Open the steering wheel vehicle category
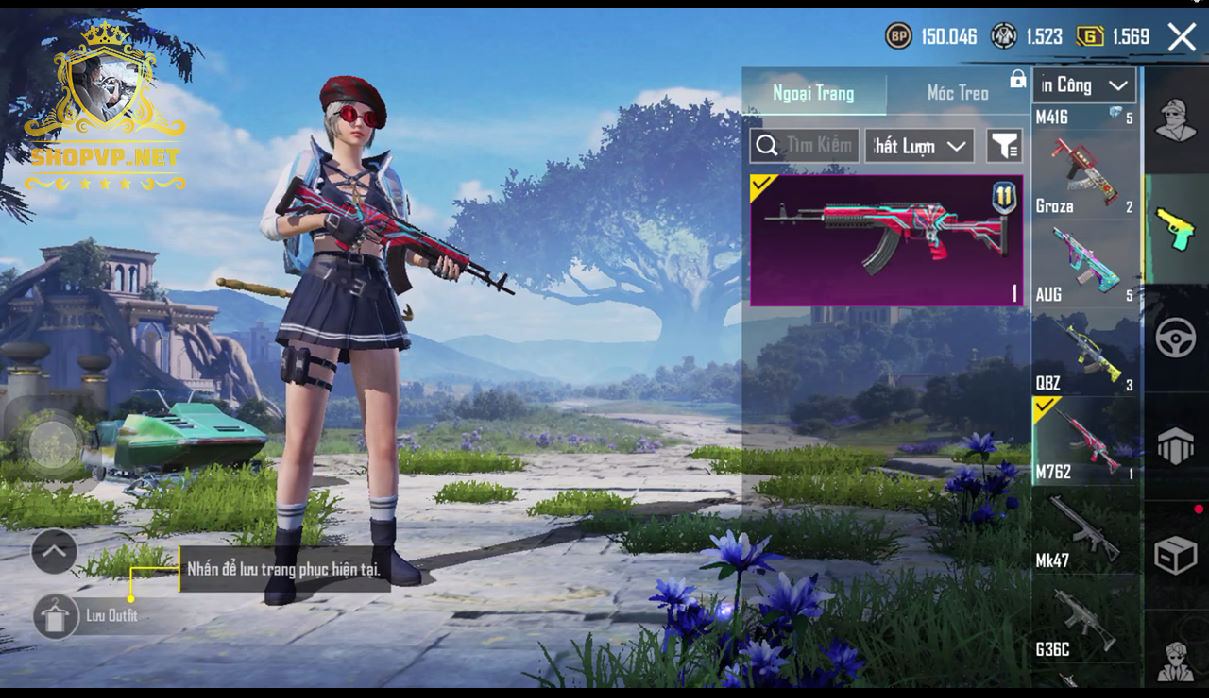Image resolution: width=1209 pixels, height=698 pixels. [x=1176, y=339]
